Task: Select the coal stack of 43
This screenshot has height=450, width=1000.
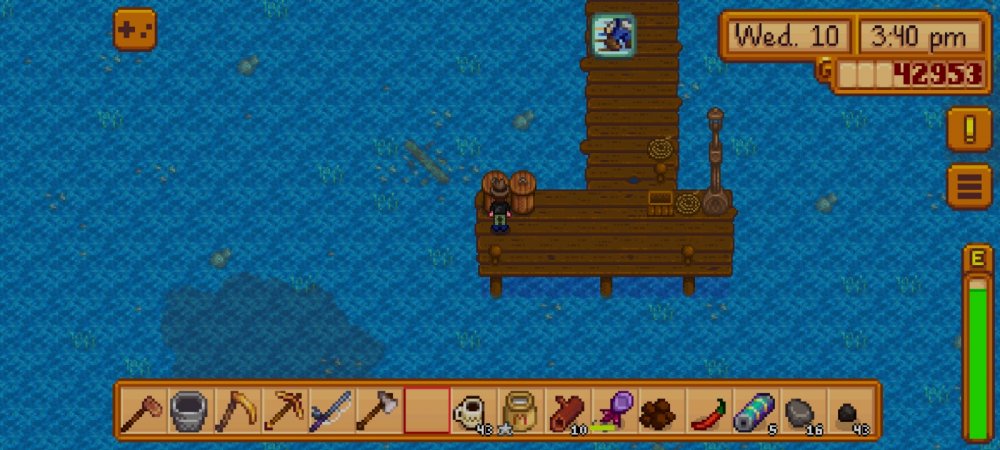Action: tap(850, 411)
